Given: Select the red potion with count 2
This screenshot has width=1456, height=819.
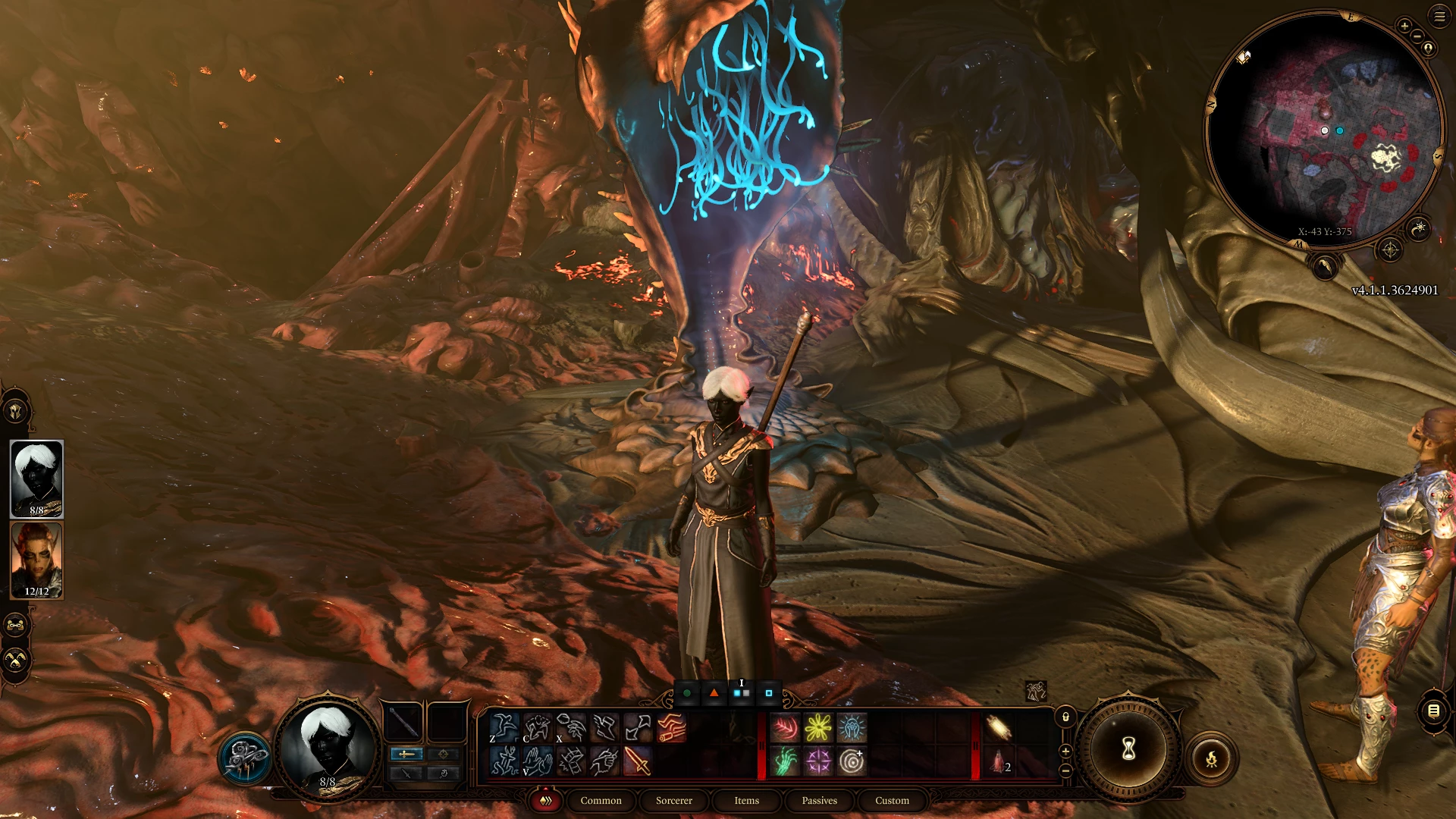Looking at the screenshot, I should tap(999, 761).
